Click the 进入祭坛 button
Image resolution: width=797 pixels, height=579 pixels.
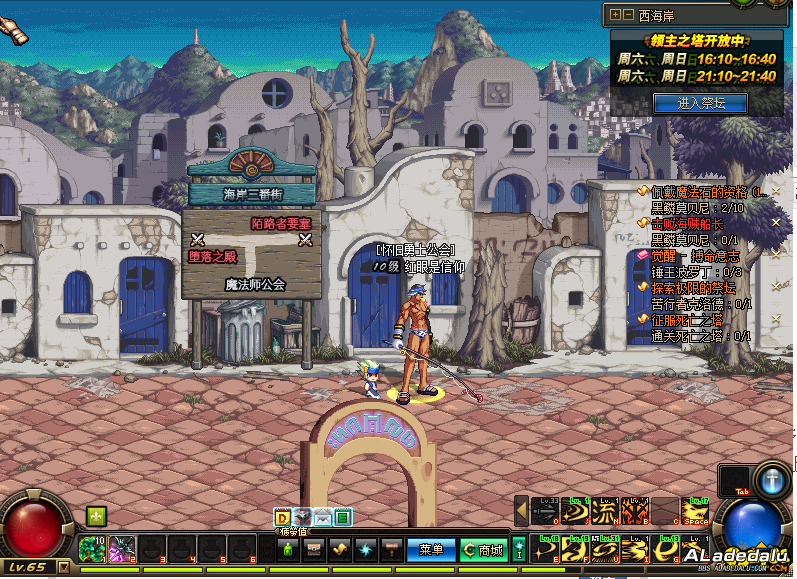pos(699,102)
